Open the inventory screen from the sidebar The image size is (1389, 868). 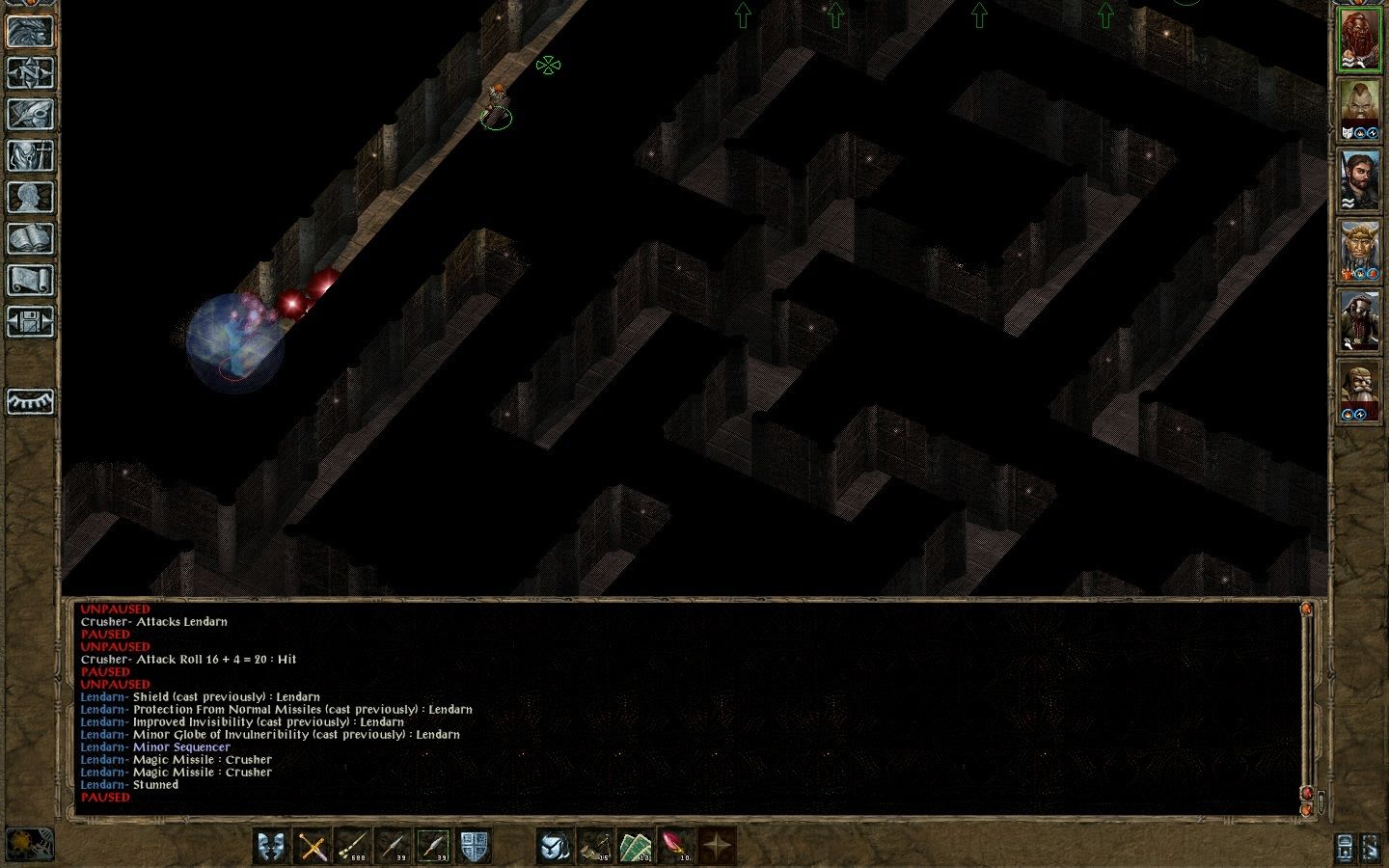[30, 156]
